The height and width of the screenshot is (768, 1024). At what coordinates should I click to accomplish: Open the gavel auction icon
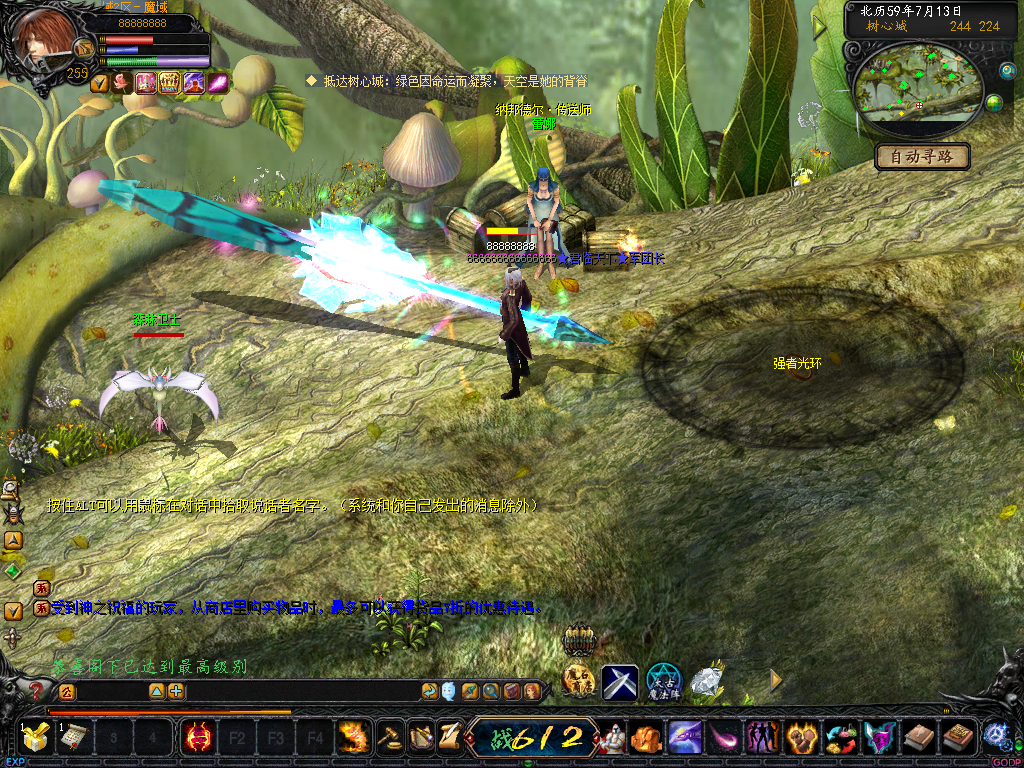click(x=389, y=737)
